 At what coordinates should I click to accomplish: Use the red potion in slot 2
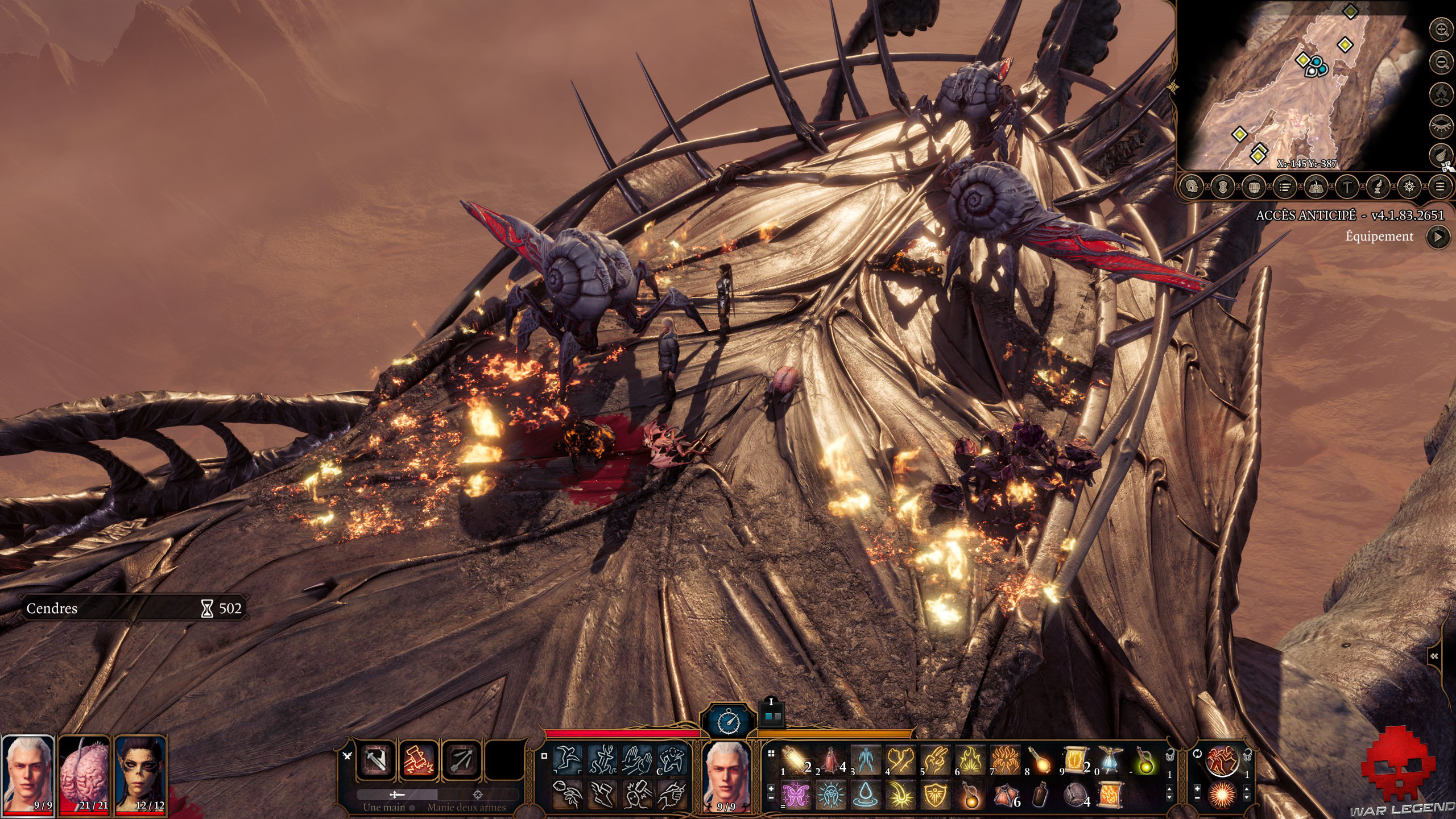[830, 760]
